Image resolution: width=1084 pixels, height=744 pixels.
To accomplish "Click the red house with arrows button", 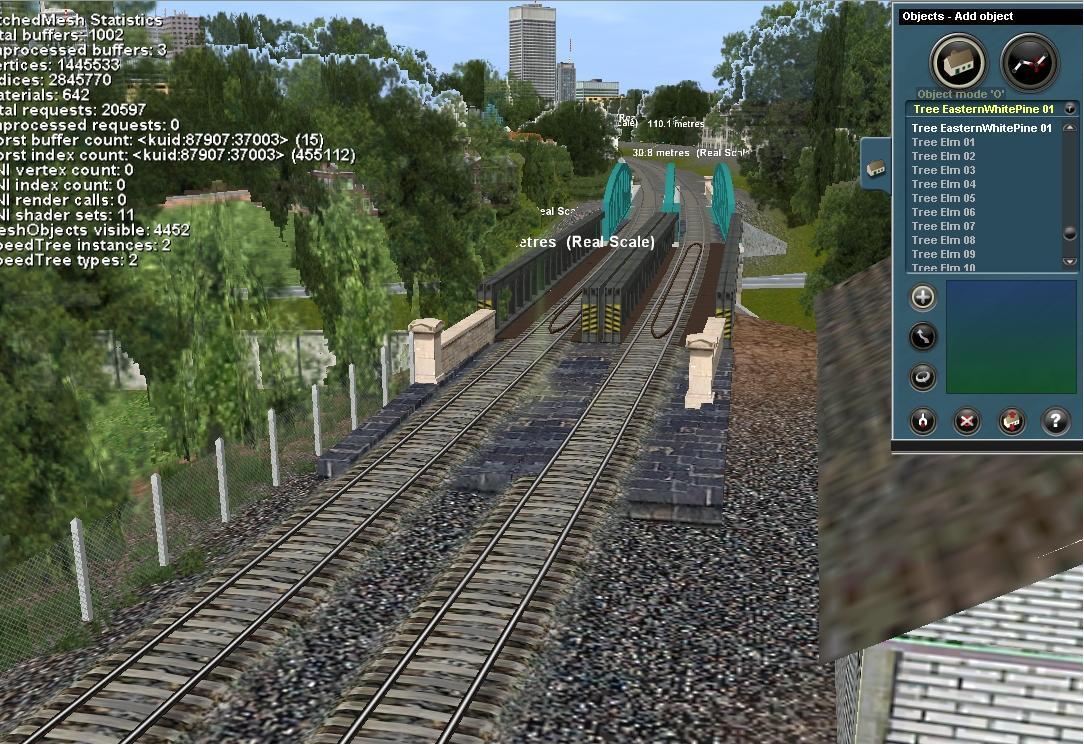I will point(1012,421).
